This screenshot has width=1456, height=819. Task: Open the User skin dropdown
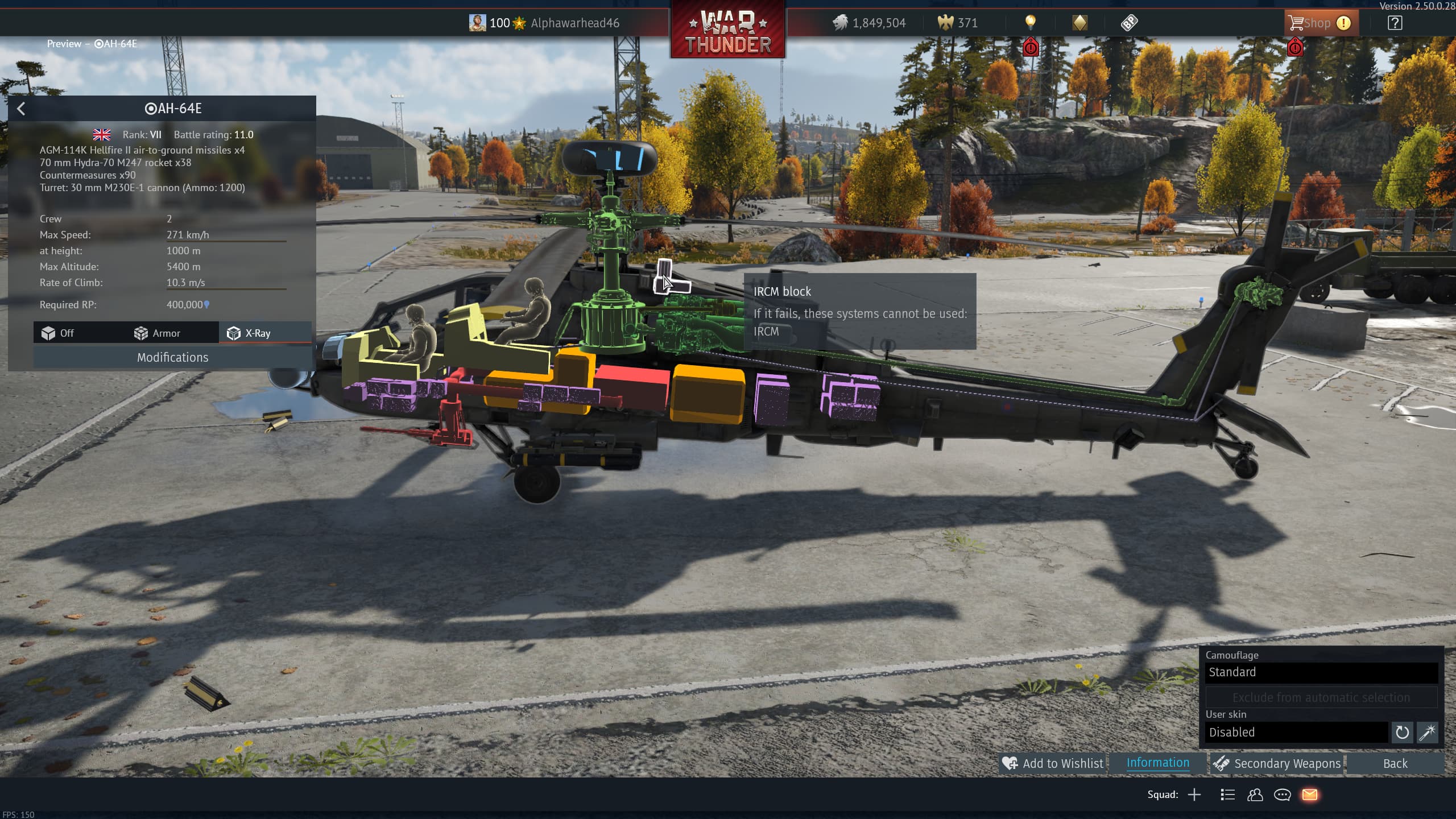(x=1296, y=733)
